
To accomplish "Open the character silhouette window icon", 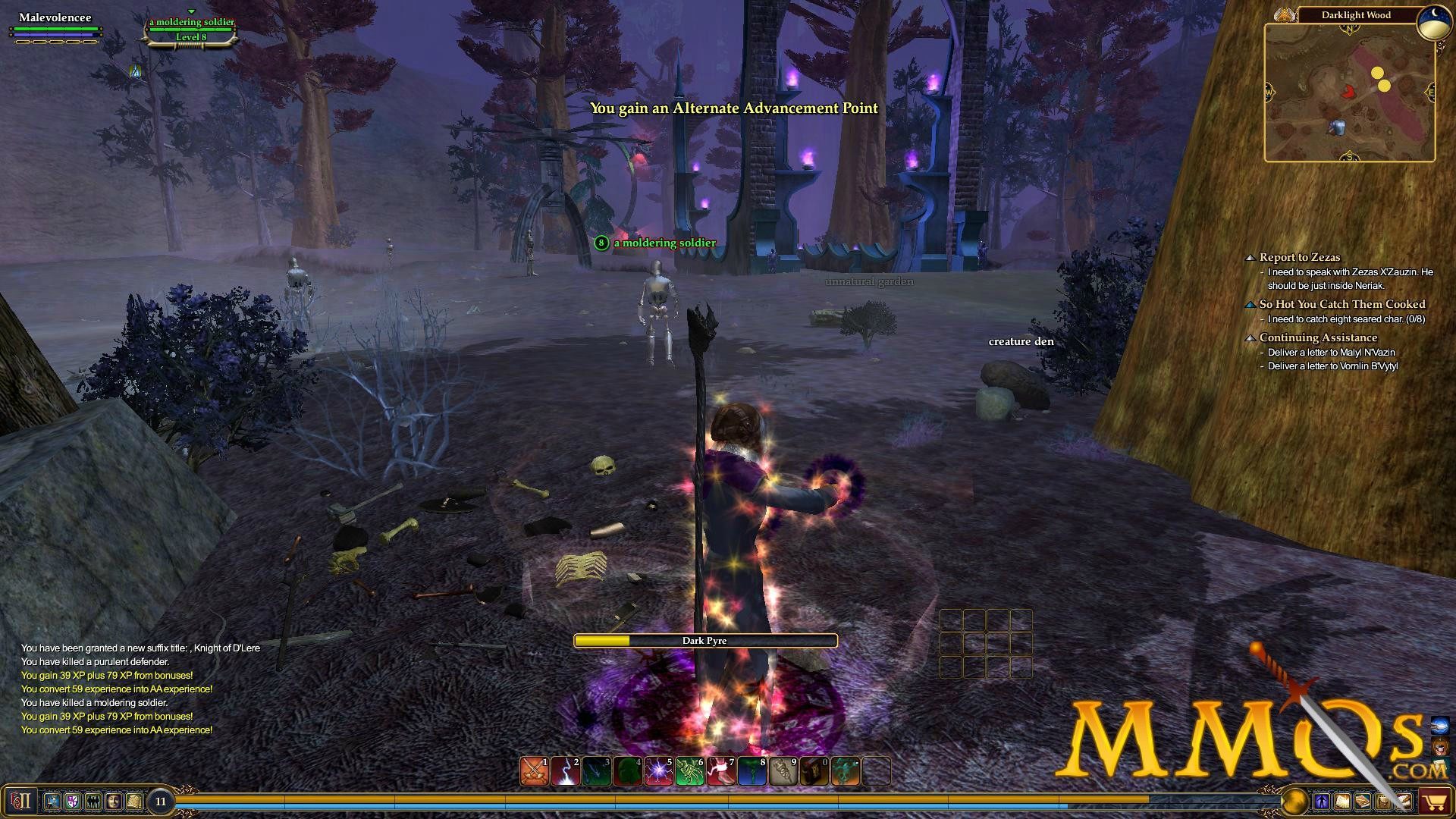I will (x=1322, y=801).
